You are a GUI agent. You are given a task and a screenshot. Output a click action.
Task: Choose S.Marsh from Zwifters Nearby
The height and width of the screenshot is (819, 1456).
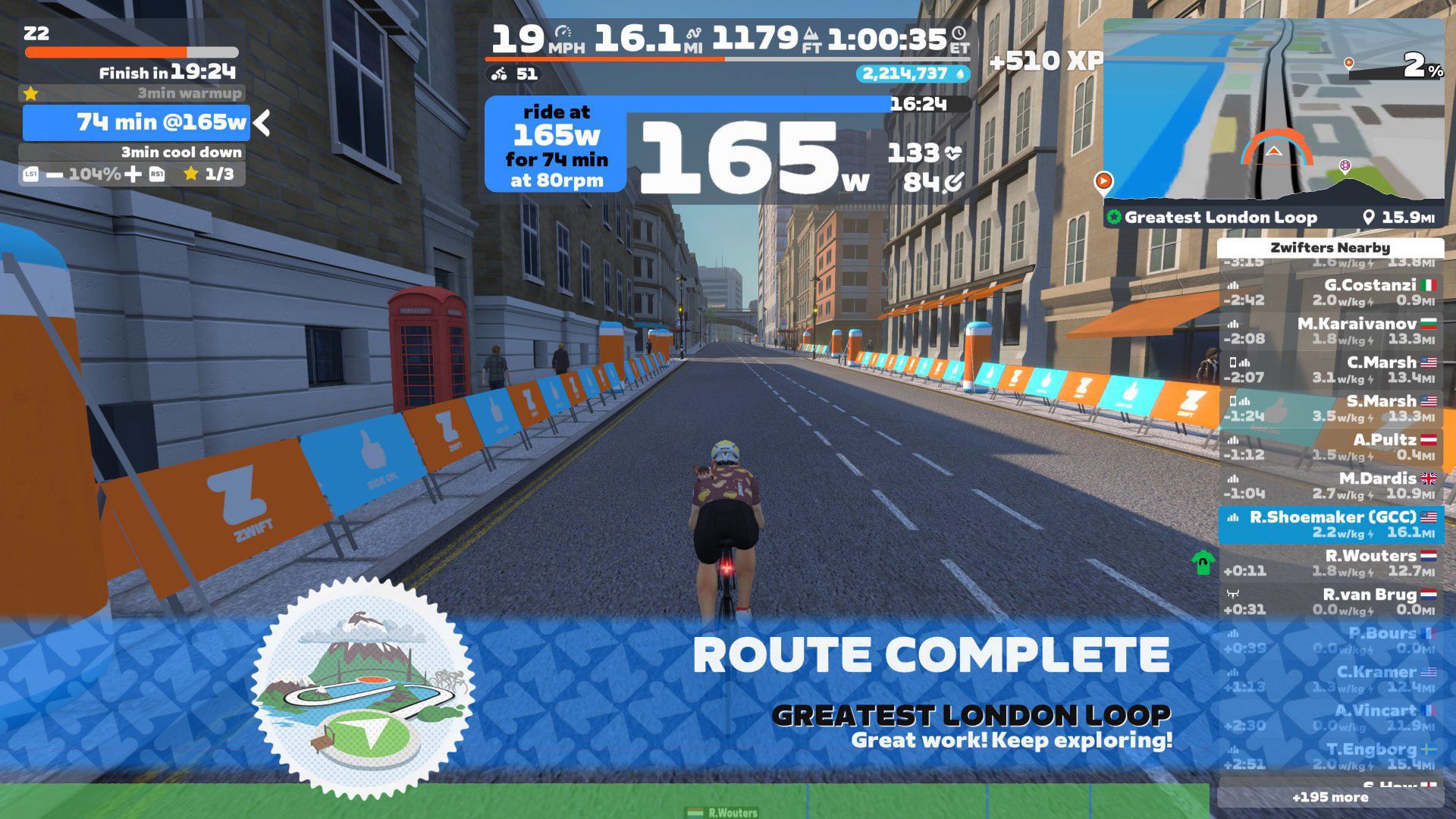1330,408
